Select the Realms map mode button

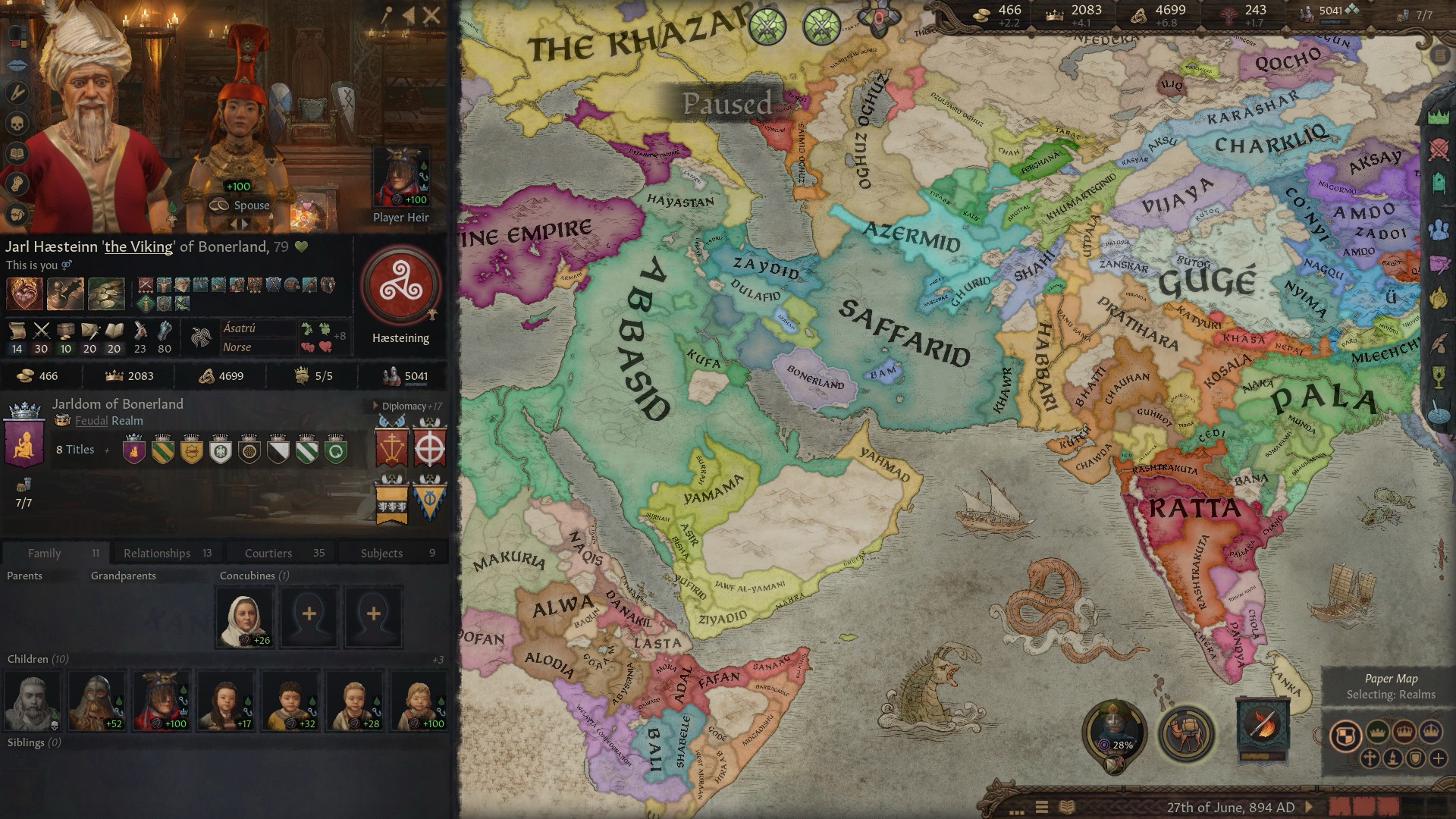[1345, 735]
